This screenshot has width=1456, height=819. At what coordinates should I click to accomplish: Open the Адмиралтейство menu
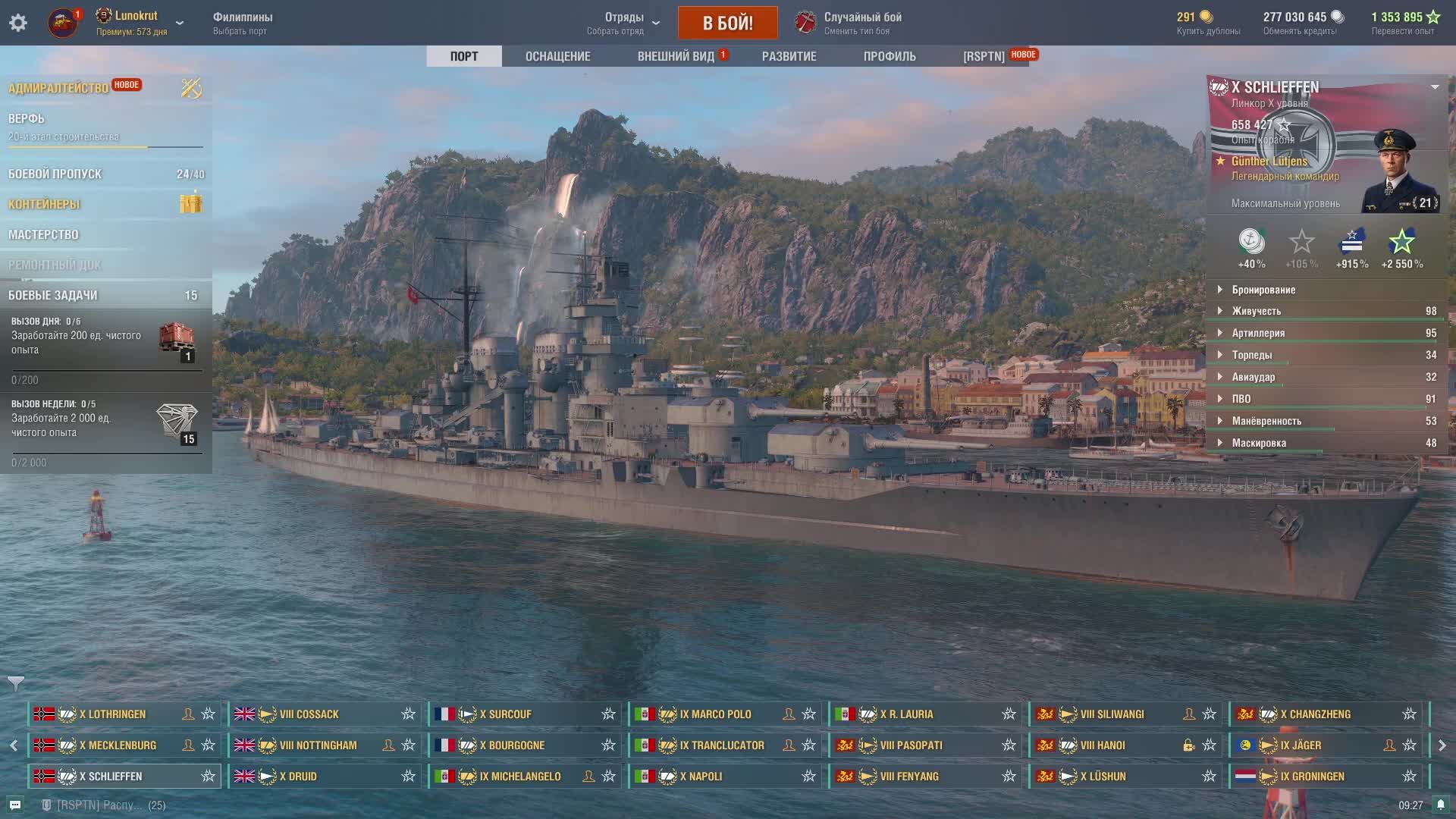click(x=58, y=88)
